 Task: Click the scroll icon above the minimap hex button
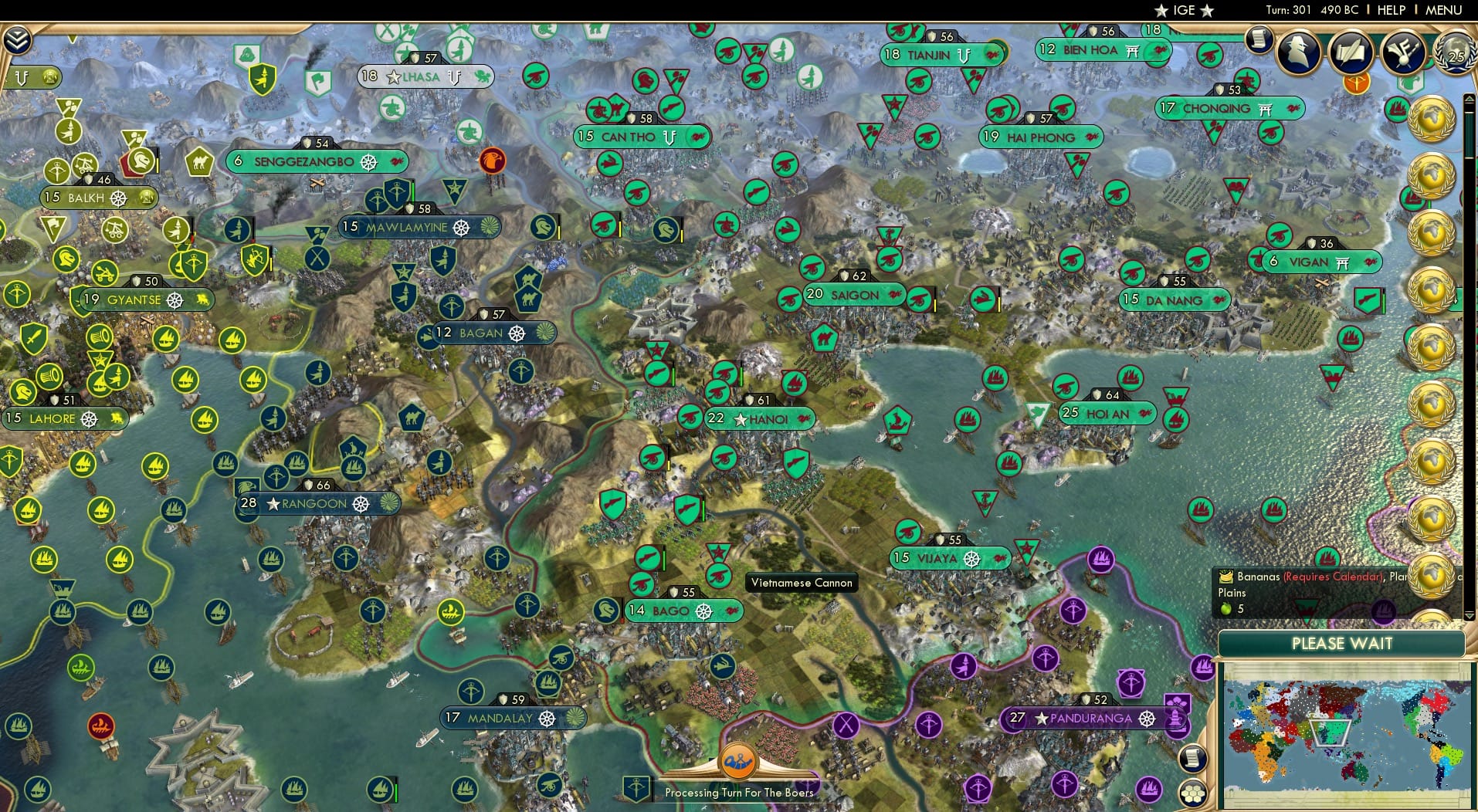1194,758
